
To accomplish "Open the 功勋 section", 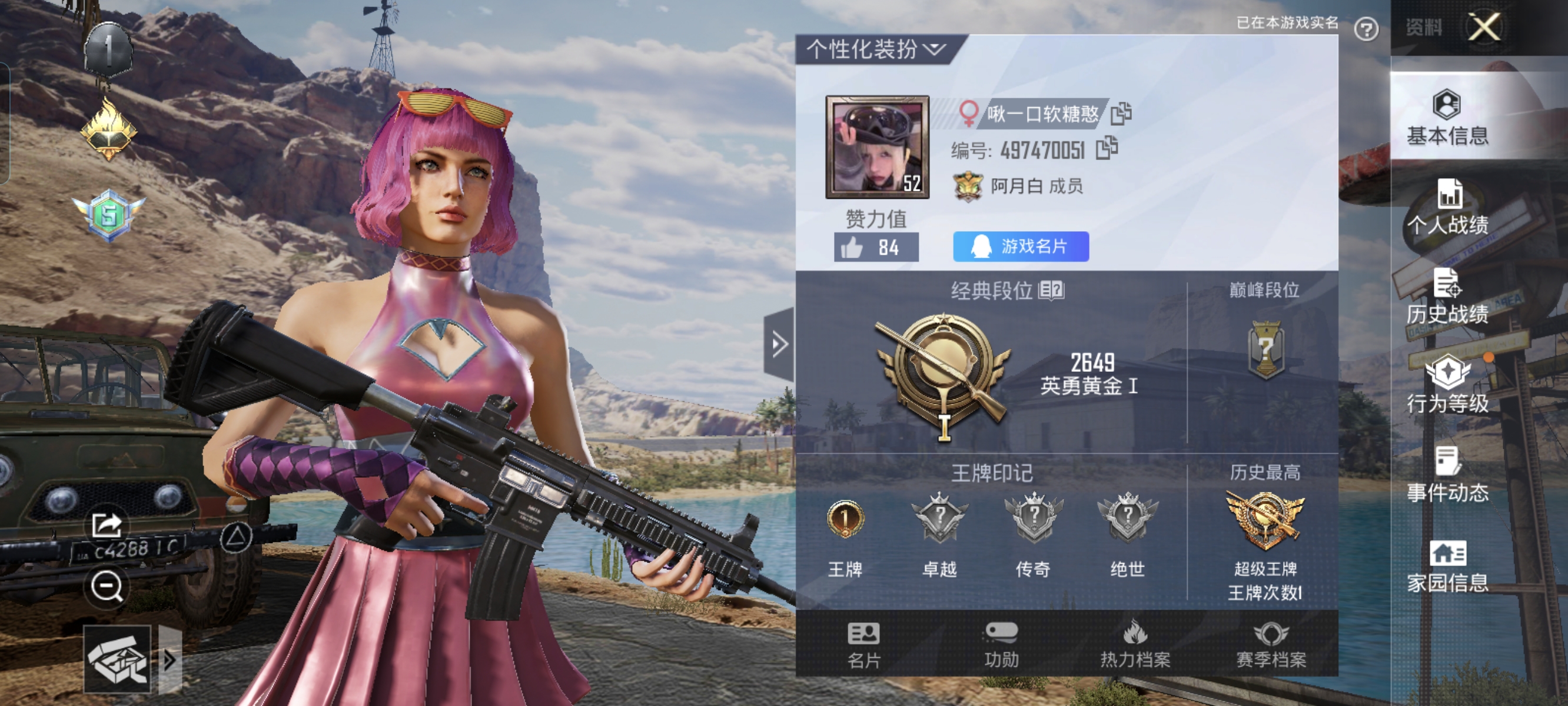I will point(1001,645).
